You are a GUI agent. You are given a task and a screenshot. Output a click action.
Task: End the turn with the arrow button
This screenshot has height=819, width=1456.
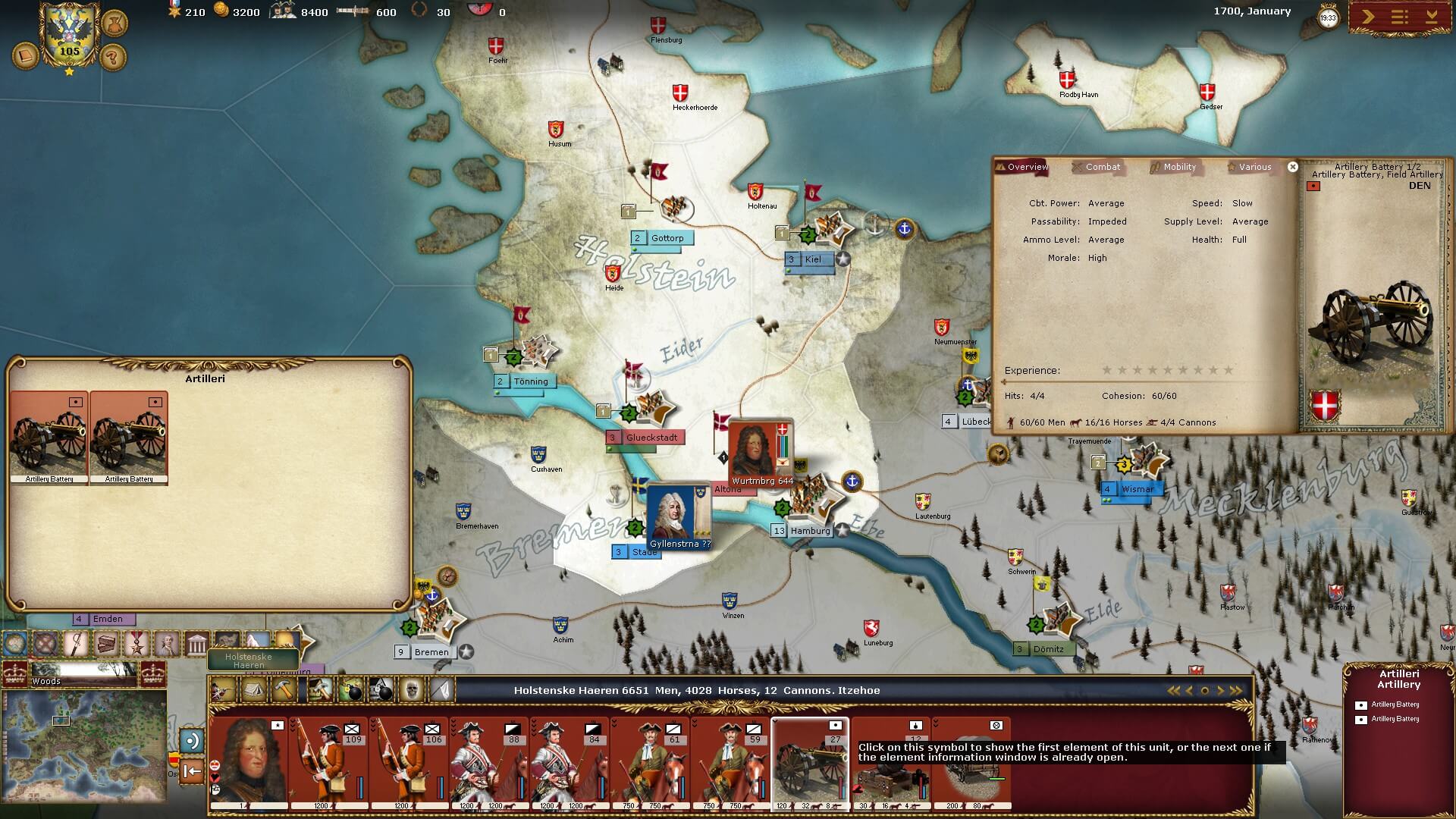pyautogui.click(x=1368, y=17)
